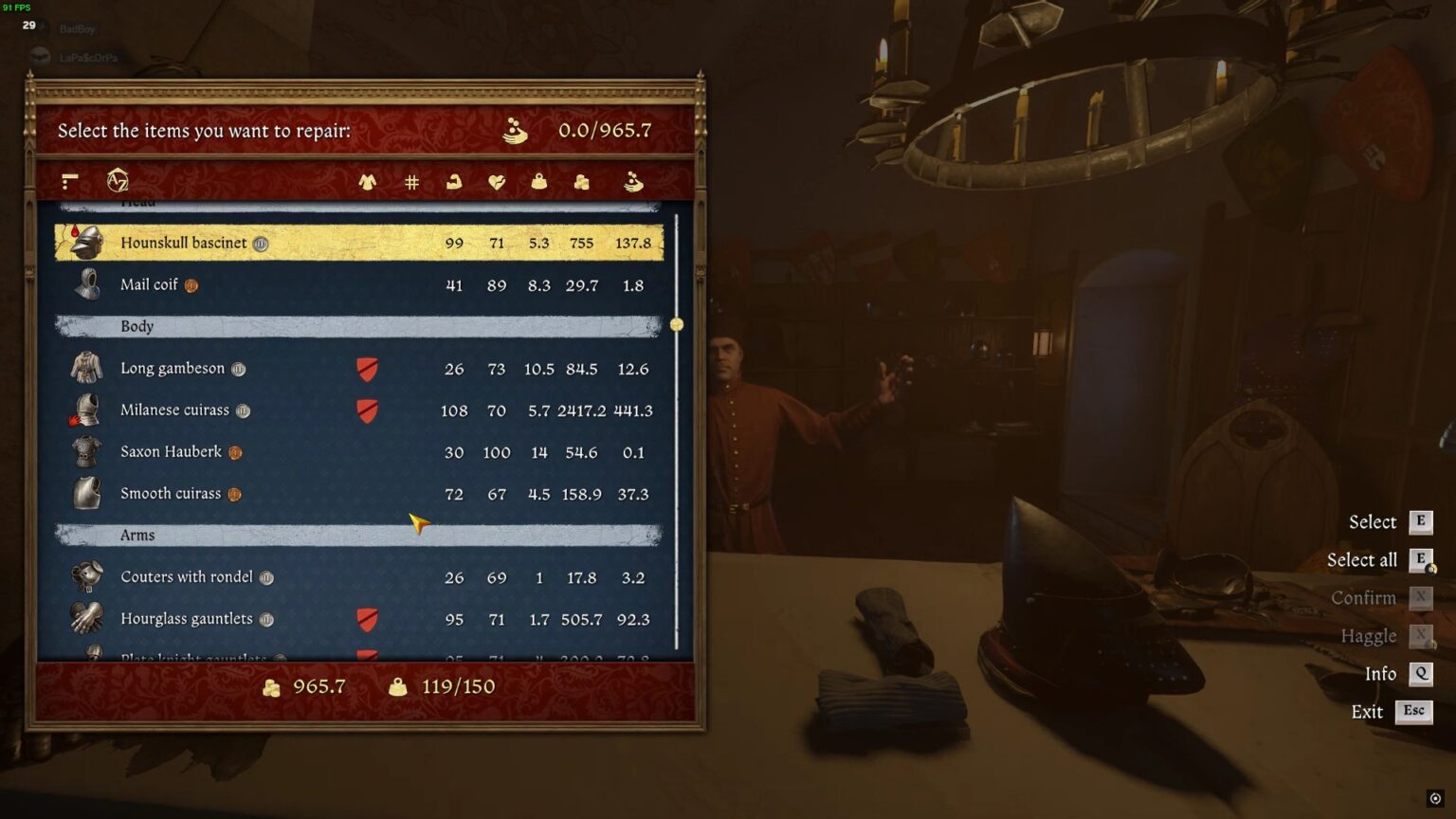The image size is (1456, 819).
Task: Click the red shield beside Milanese cuirass
Action: tap(367, 410)
